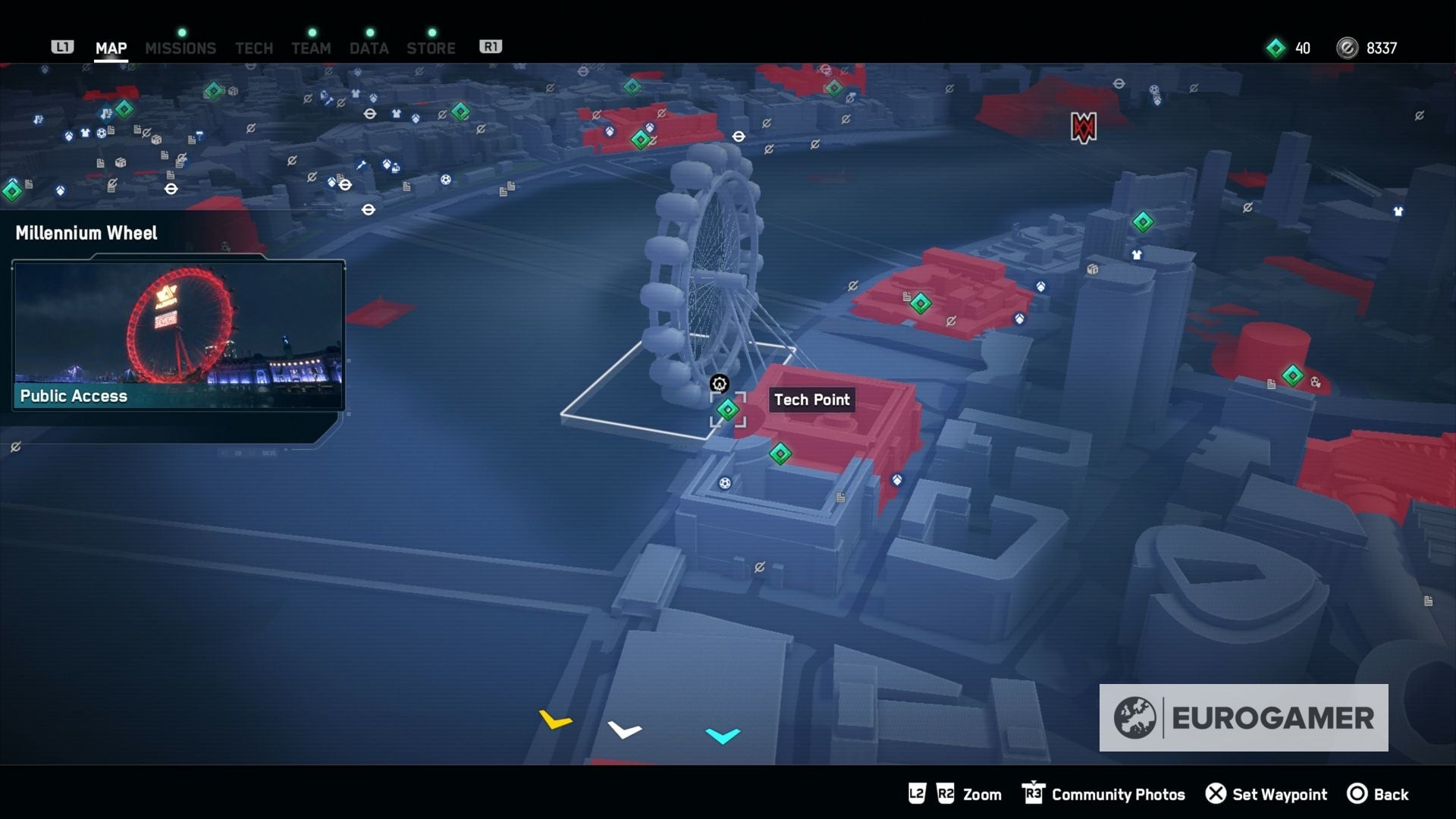Select a London Underground station roundel icon
The height and width of the screenshot is (819, 1456).
click(171, 188)
